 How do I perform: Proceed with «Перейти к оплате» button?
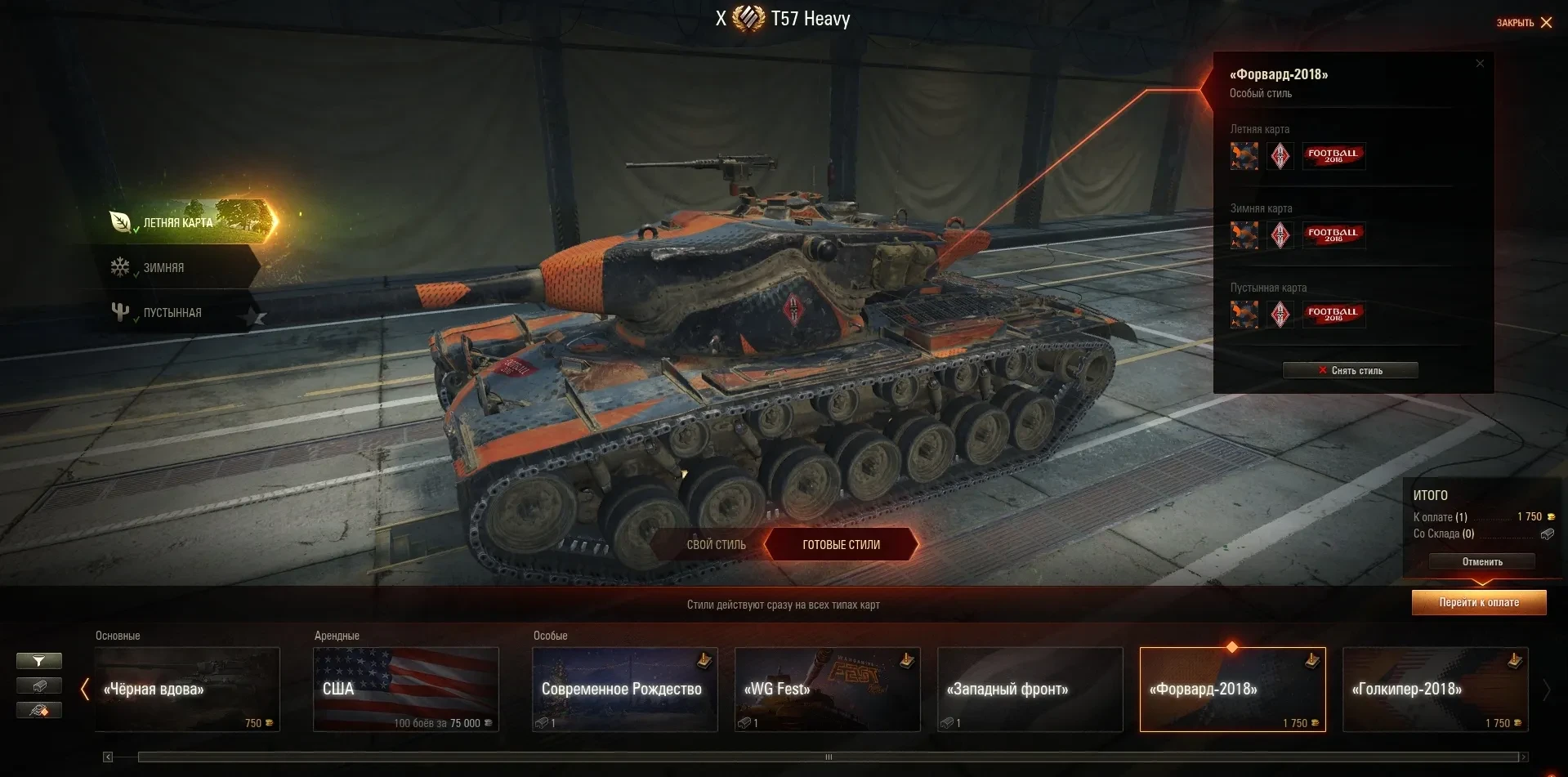click(x=1478, y=603)
